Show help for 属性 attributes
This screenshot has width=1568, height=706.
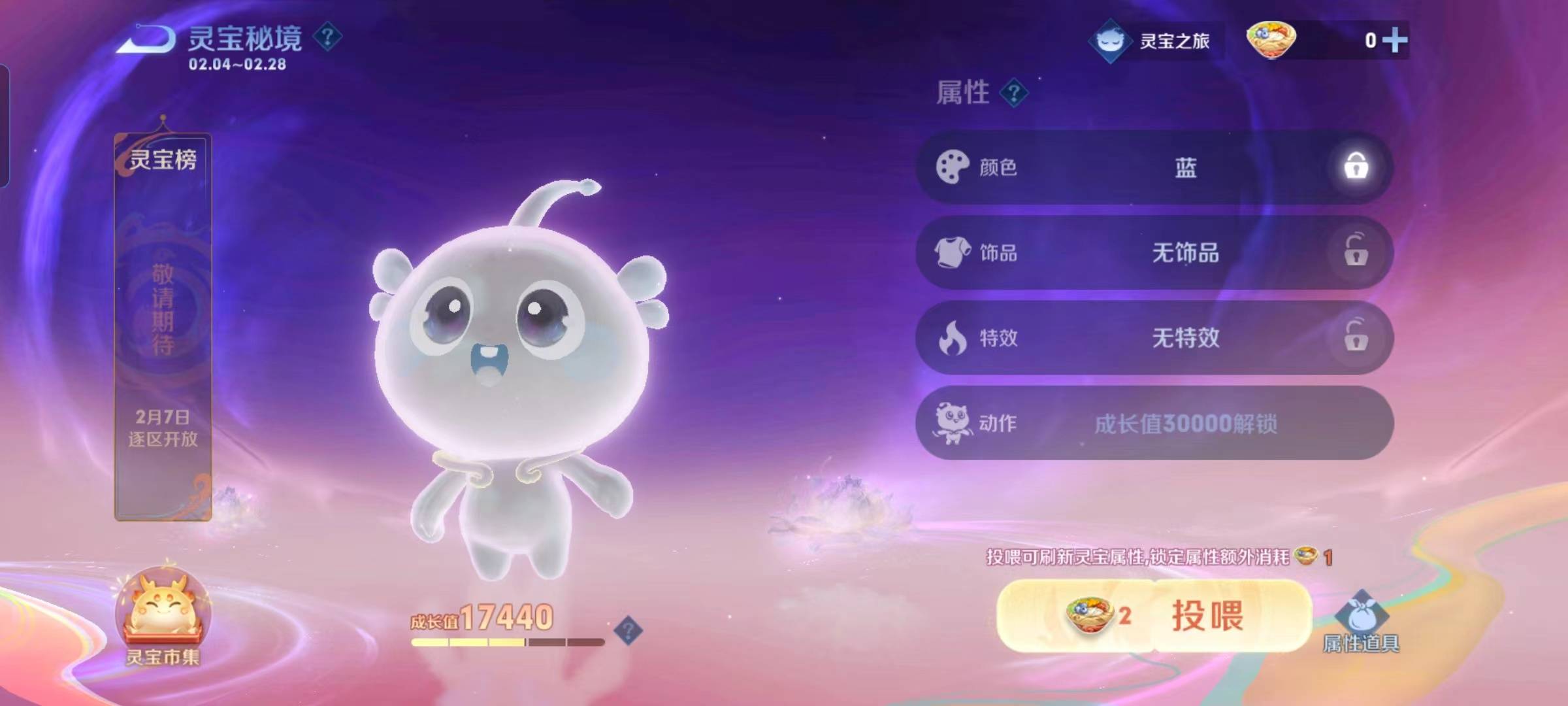point(1014,93)
